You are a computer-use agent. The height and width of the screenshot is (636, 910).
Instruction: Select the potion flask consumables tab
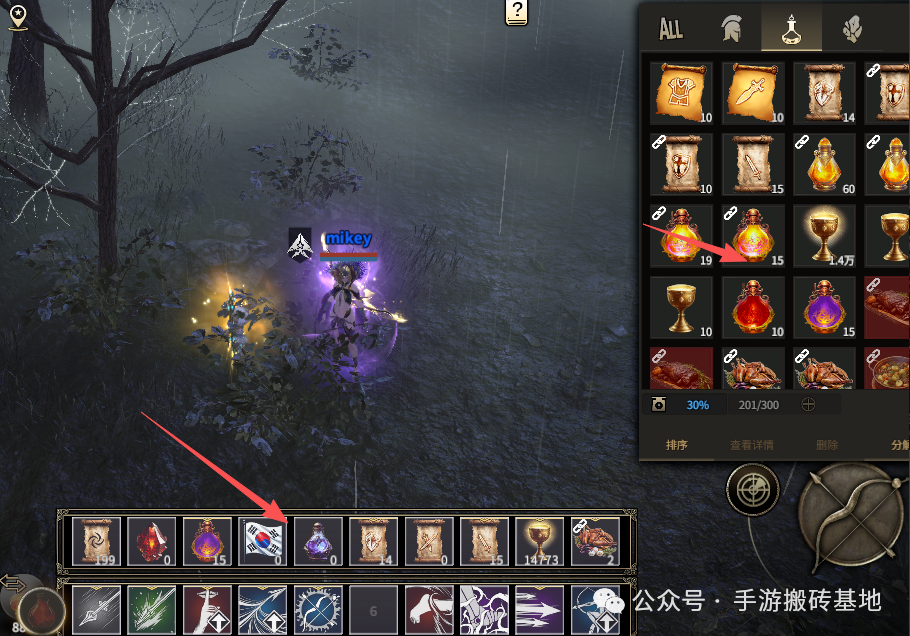[x=791, y=29]
